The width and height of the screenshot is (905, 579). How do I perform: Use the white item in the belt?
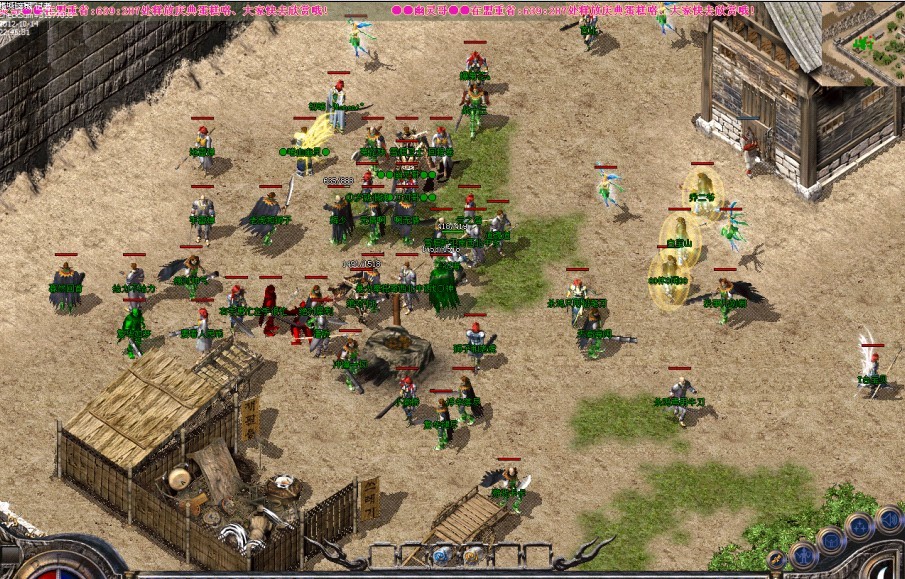coord(470,555)
